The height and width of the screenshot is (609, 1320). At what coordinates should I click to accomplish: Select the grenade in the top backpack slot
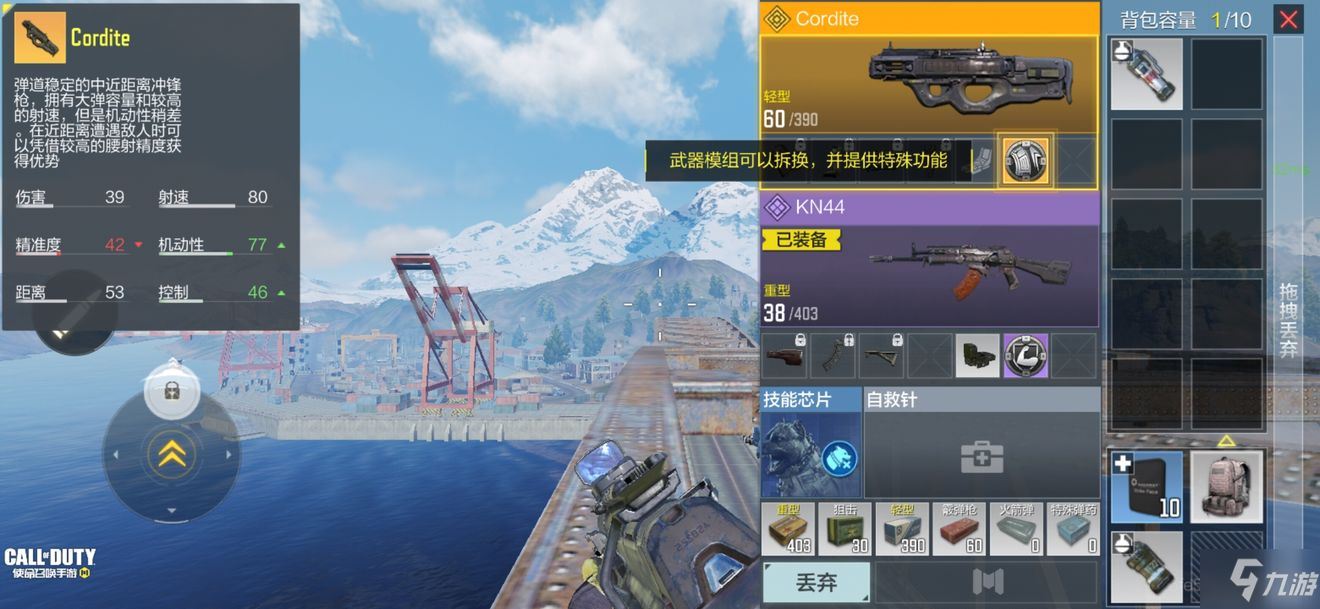(1146, 74)
